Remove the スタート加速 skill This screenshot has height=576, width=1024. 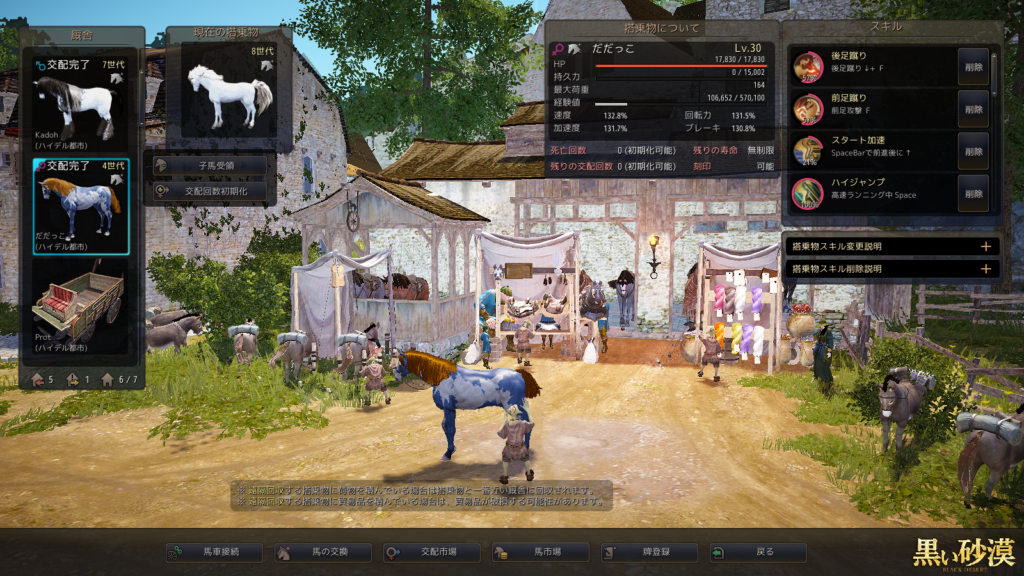973,151
